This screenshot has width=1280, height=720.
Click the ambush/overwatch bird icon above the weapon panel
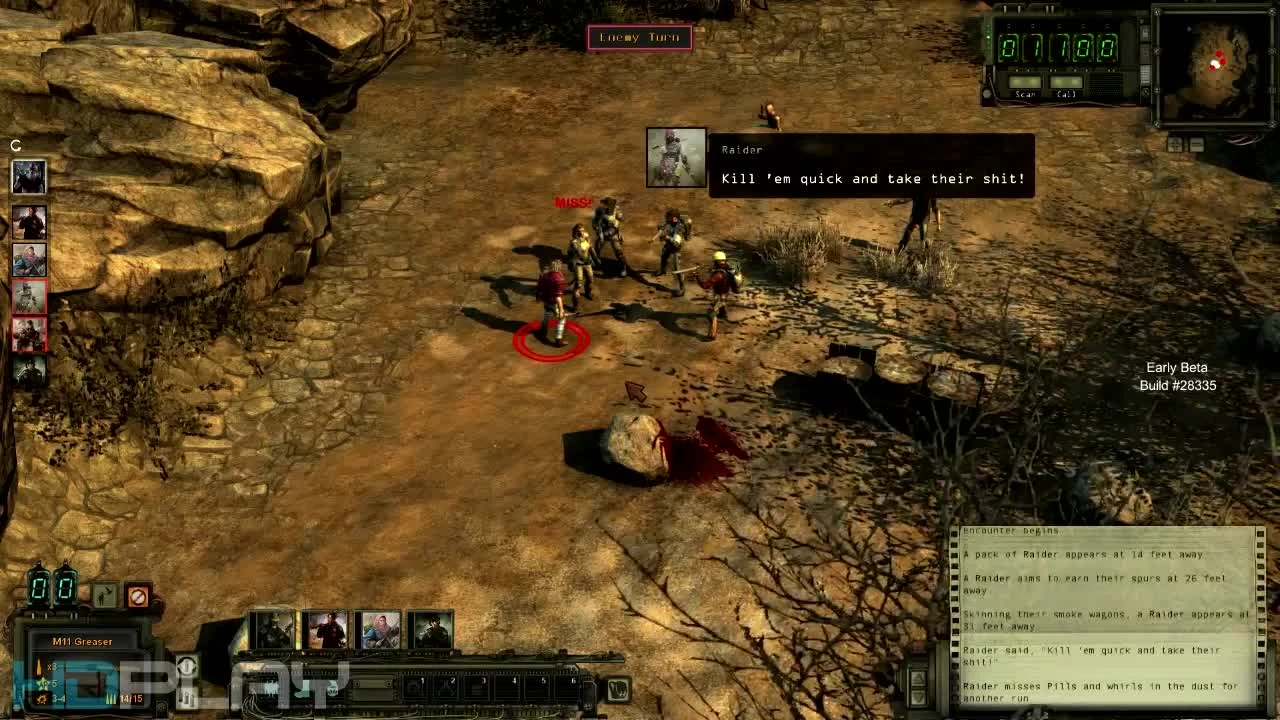click(x=103, y=594)
